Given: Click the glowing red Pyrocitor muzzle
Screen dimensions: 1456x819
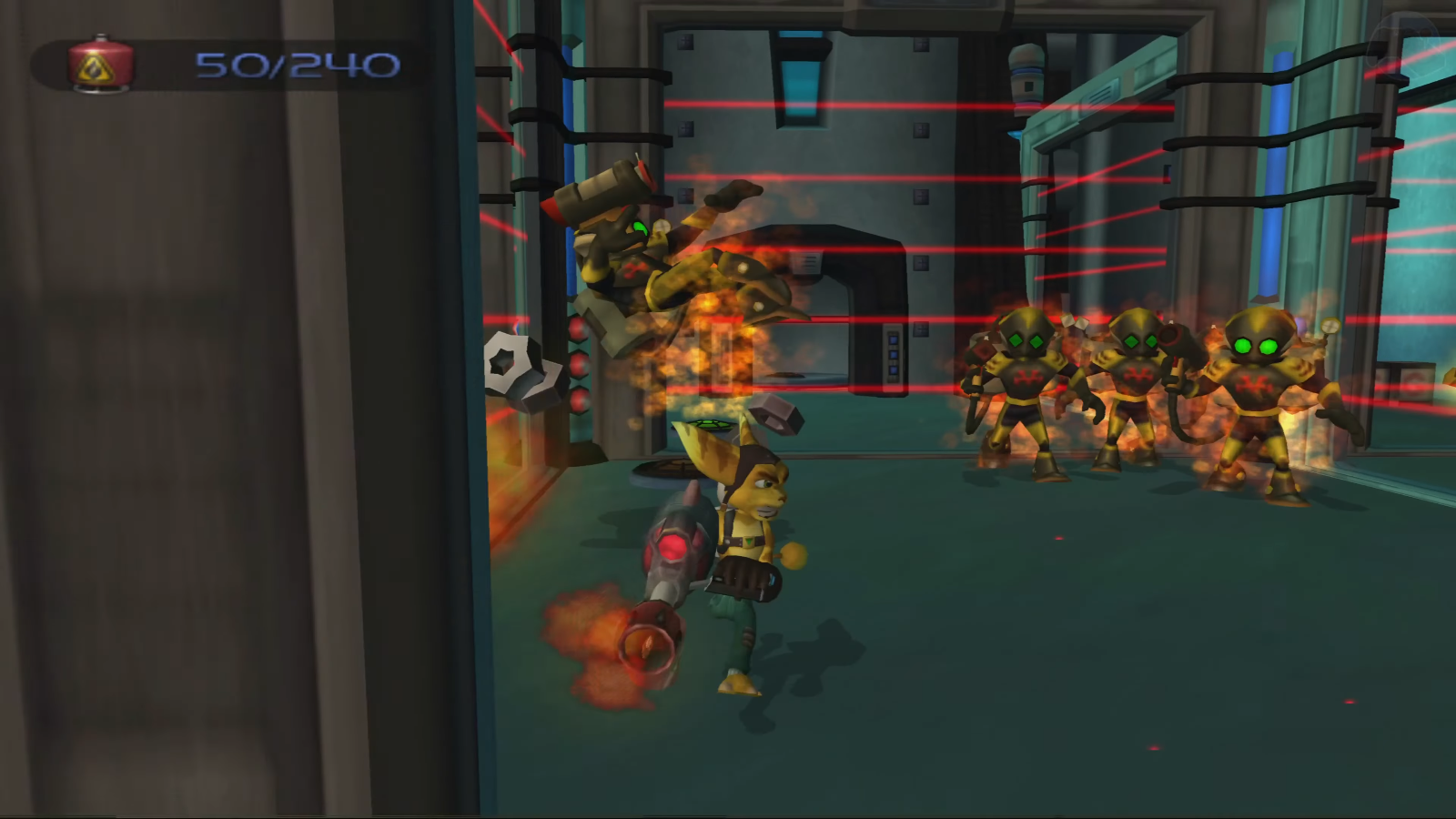Looking at the screenshot, I should pyautogui.click(x=646, y=639).
